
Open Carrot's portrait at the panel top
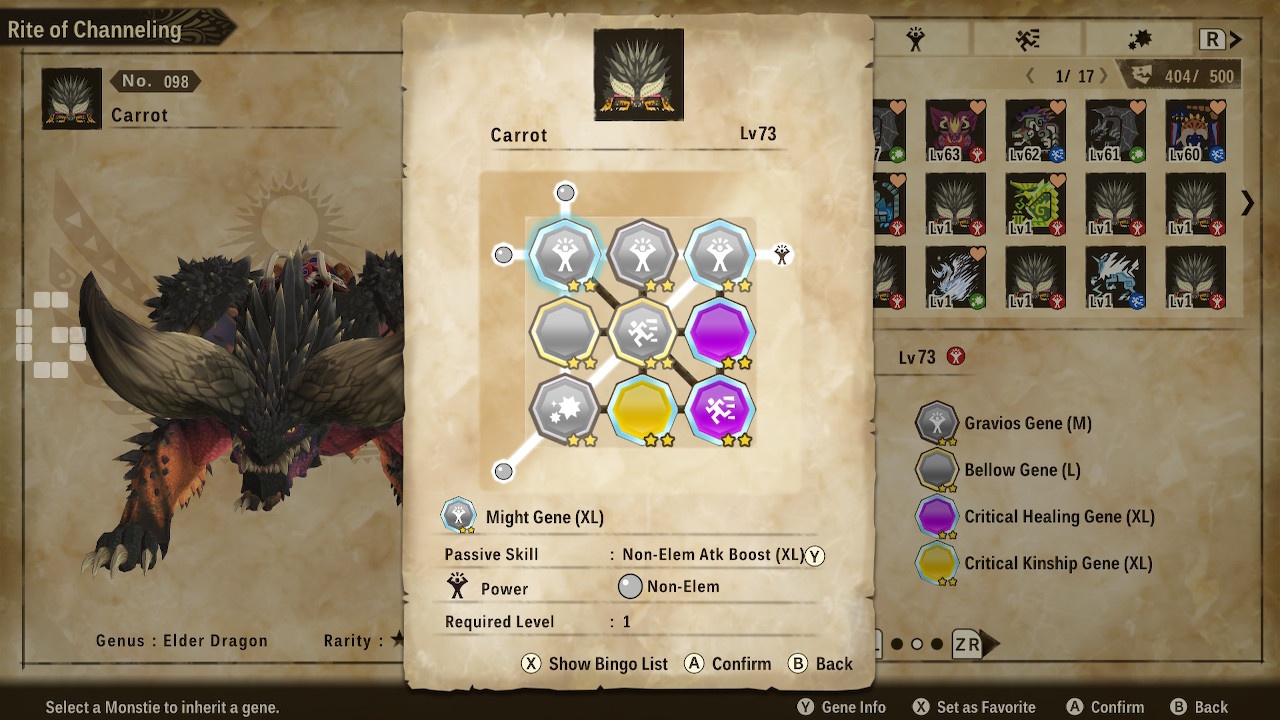[639, 74]
